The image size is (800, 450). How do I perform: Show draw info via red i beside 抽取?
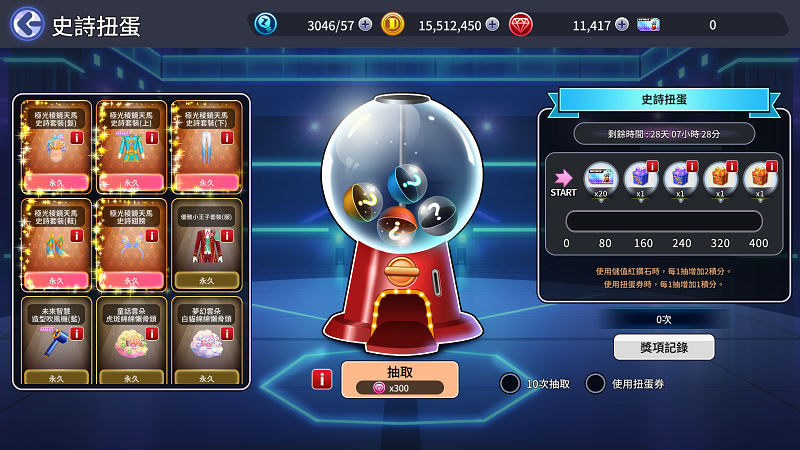[x=322, y=379]
